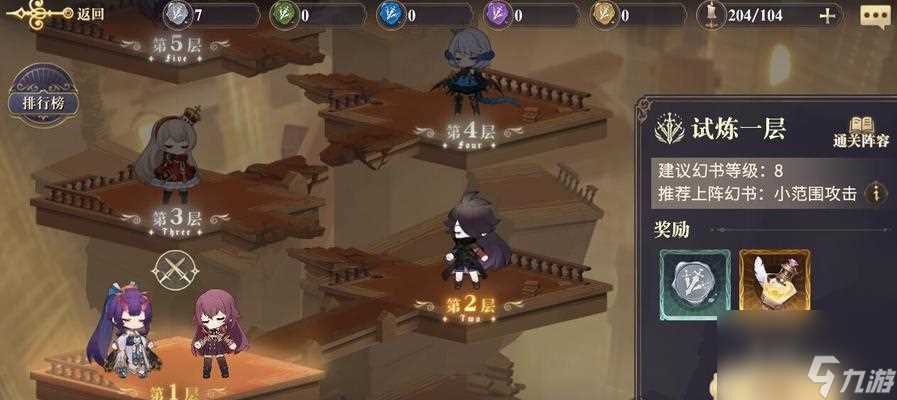Image resolution: width=897 pixels, height=400 pixels.
Task: Show info about recommended 小范围攻击 books
Action: 877,194
